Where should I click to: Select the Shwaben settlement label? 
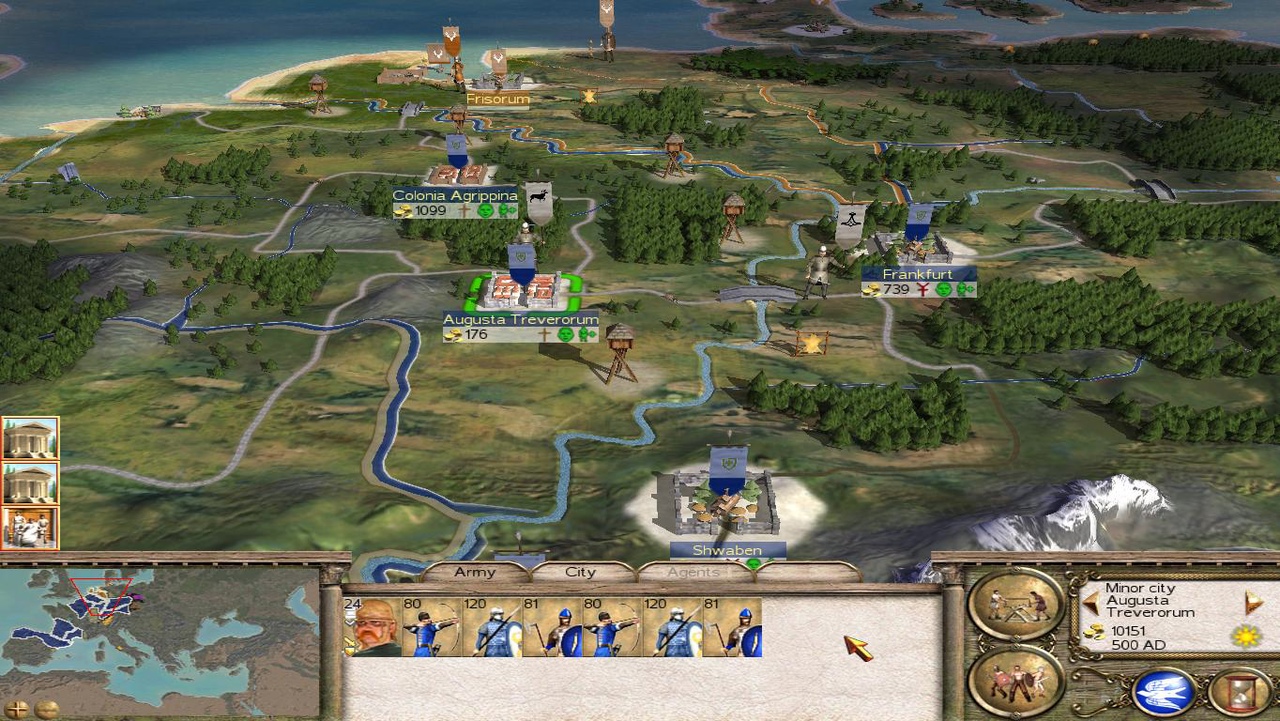point(727,550)
